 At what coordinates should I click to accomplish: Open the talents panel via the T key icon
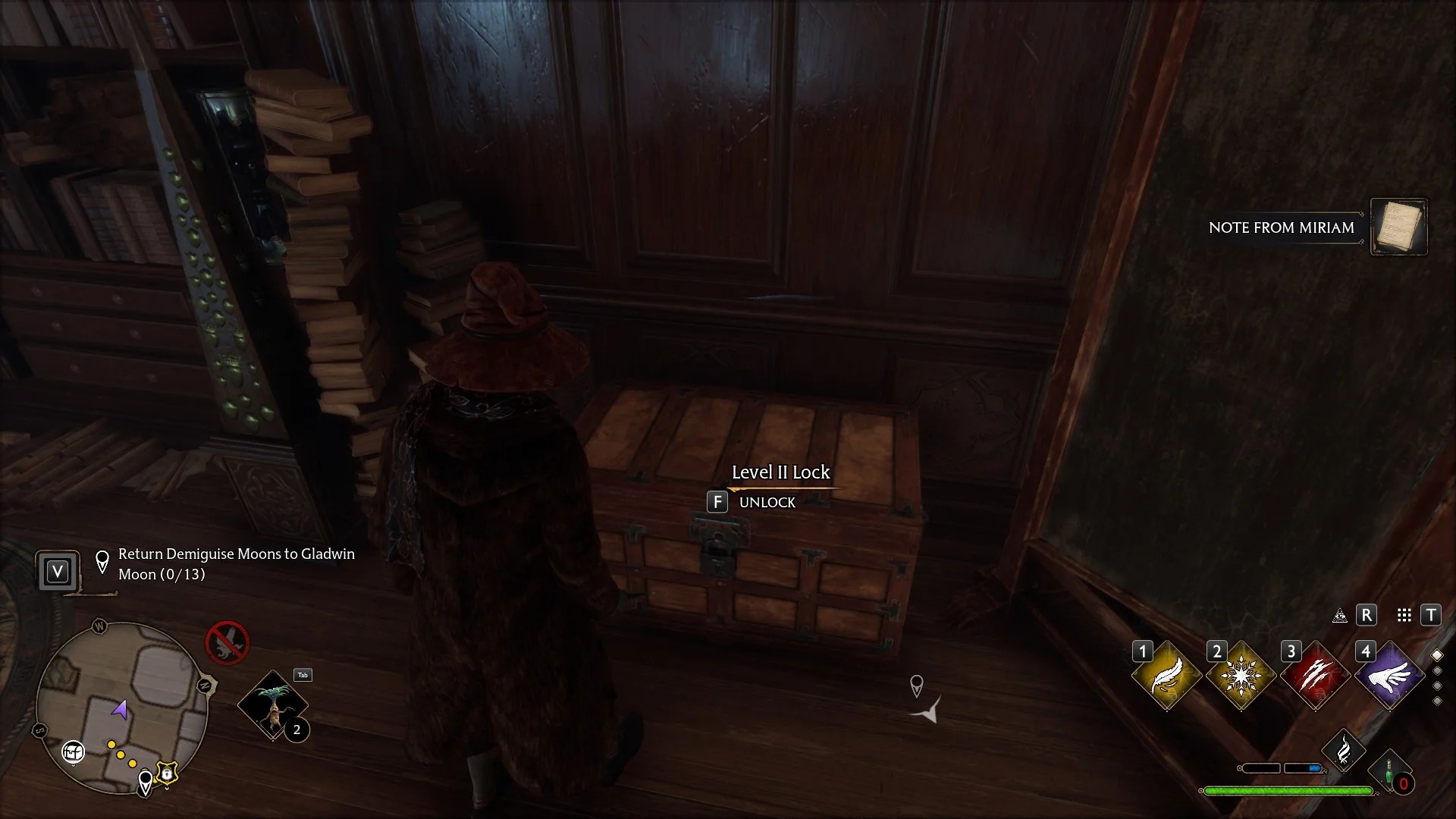(x=1432, y=615)
